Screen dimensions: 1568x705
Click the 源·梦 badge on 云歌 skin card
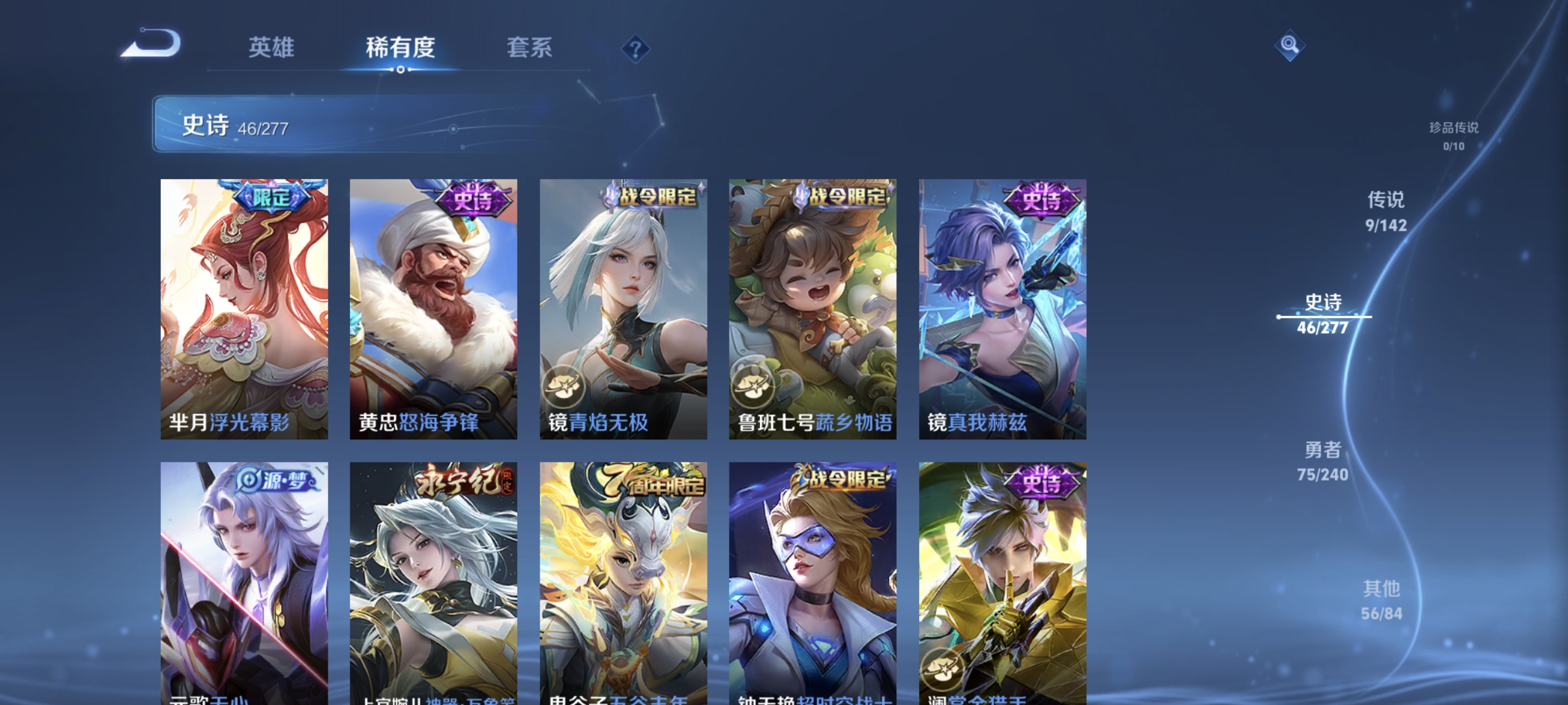click(274, 481)
